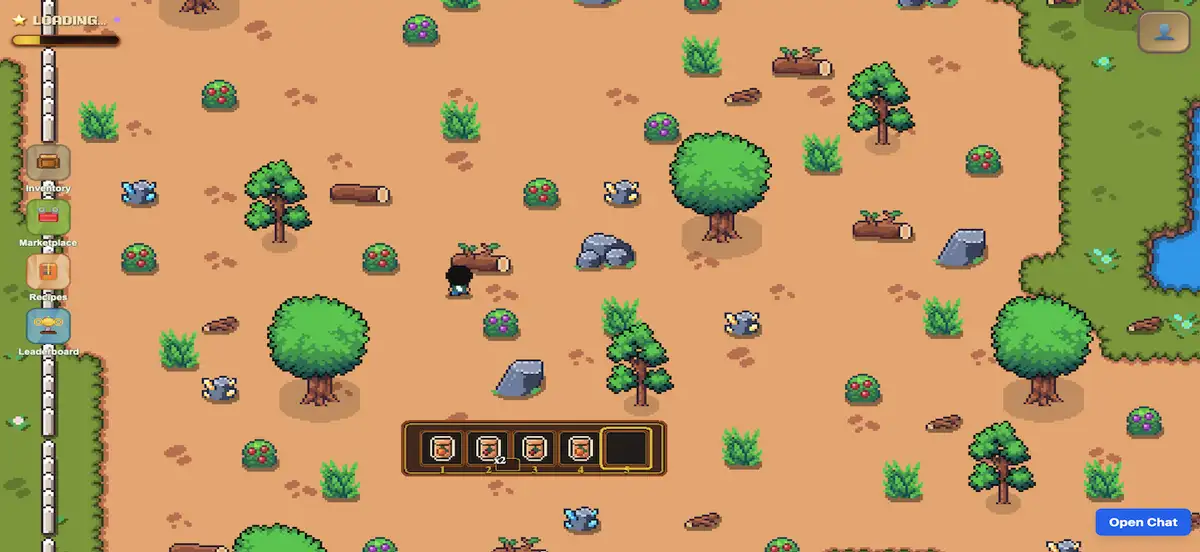Open Chat with the blue button
This screenshot has width=1200, height=552.
pos(1143,522)
